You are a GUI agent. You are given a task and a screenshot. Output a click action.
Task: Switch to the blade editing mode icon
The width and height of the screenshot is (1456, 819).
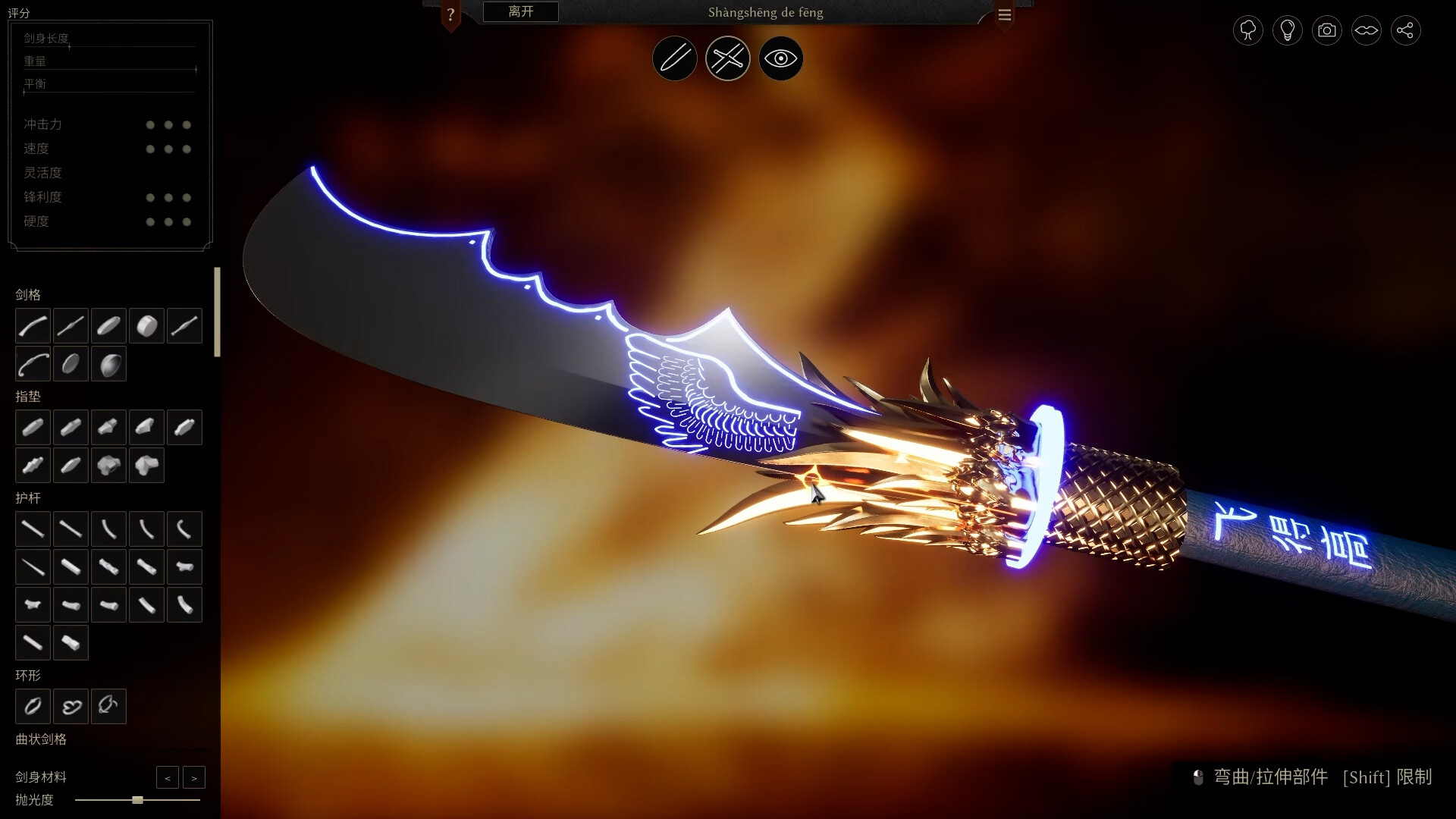pos(674,58)
